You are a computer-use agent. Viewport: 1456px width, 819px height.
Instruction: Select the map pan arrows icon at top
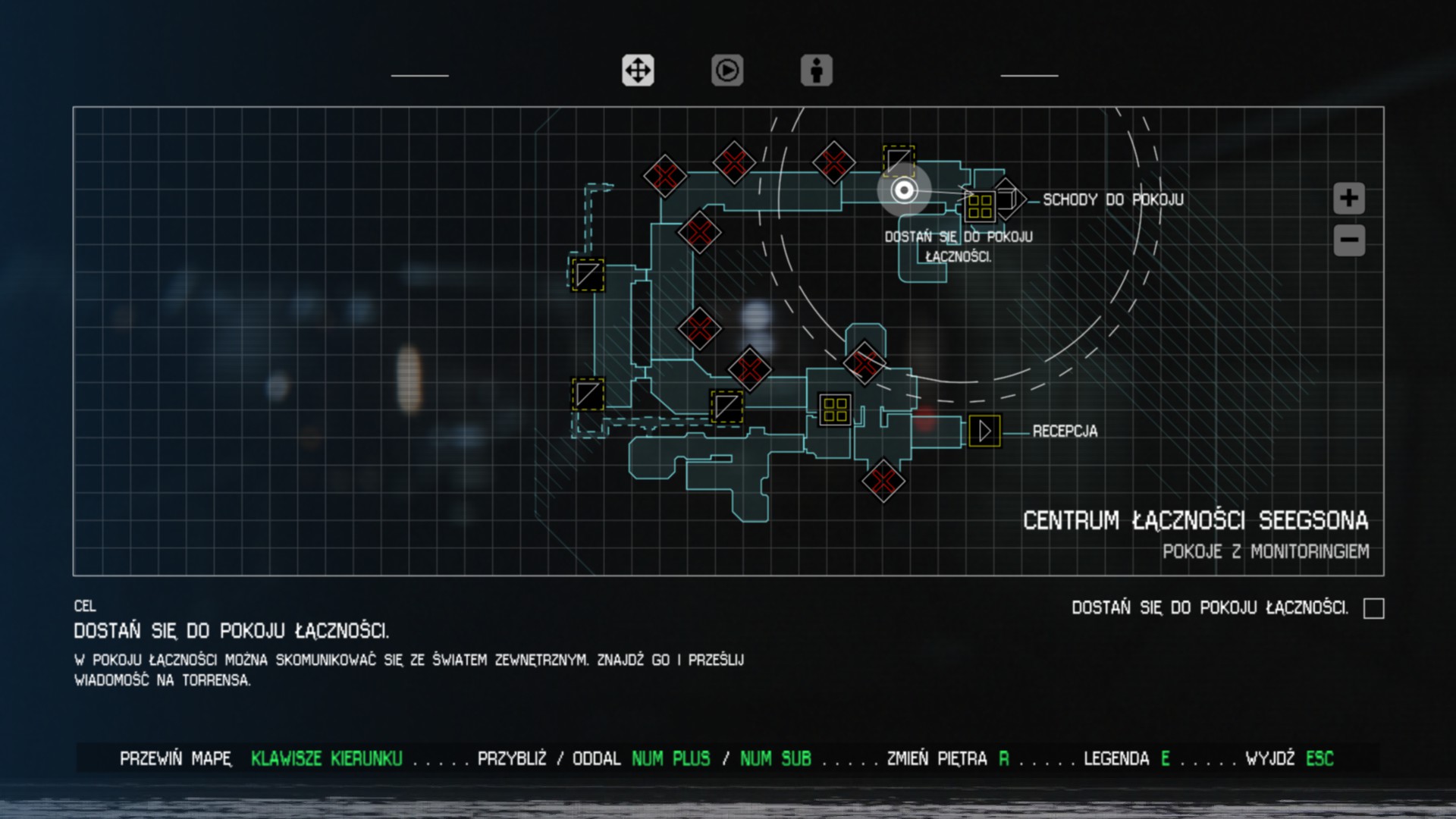tap(638, 71)
